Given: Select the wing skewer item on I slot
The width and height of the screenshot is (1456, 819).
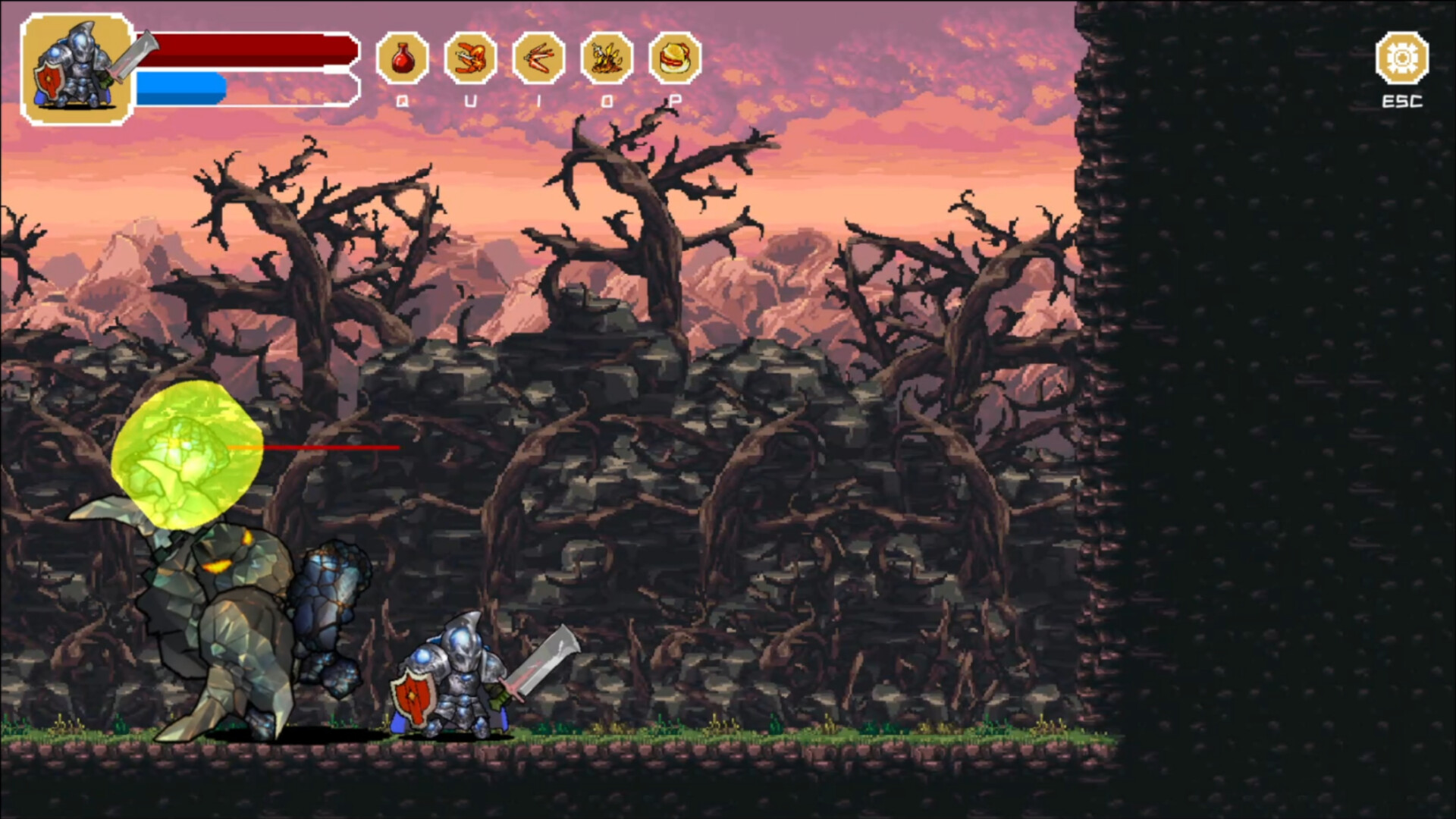Looking at the screenshot, I should pos(538,55).
